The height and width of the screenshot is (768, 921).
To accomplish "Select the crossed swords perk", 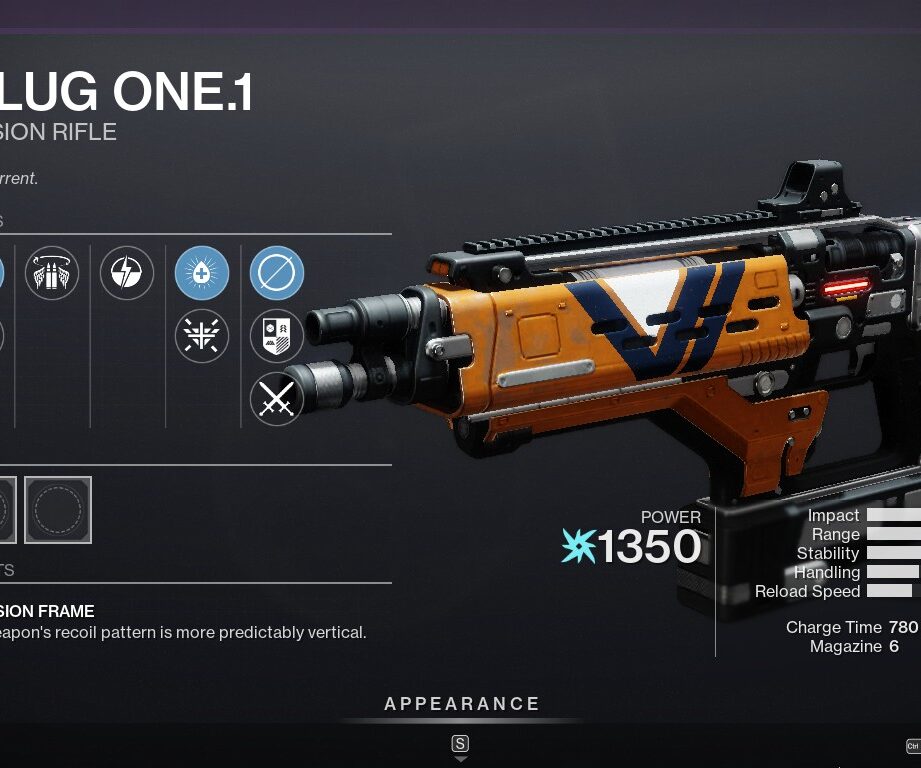I will tap(277, 399).
